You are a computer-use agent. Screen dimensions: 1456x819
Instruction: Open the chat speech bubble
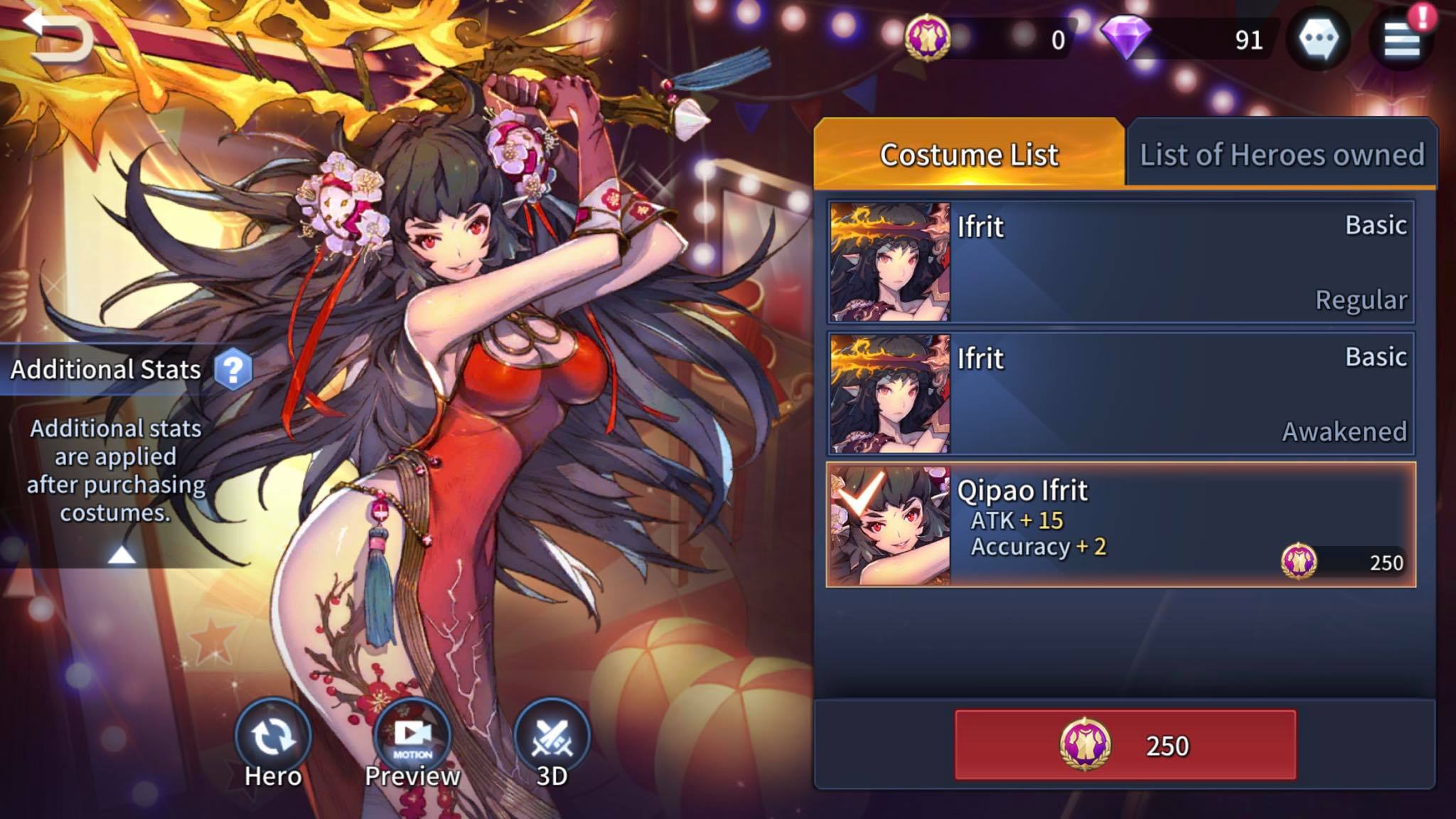[1319, 38]
